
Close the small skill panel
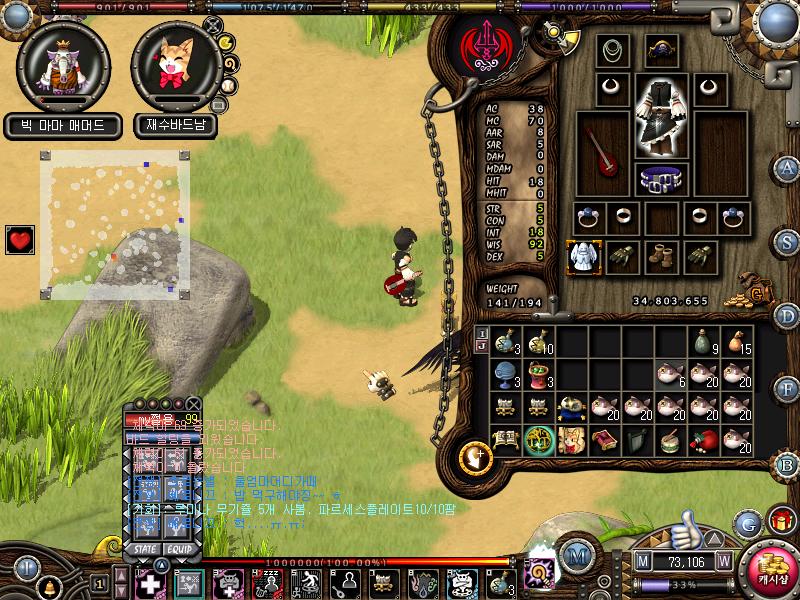195,402
